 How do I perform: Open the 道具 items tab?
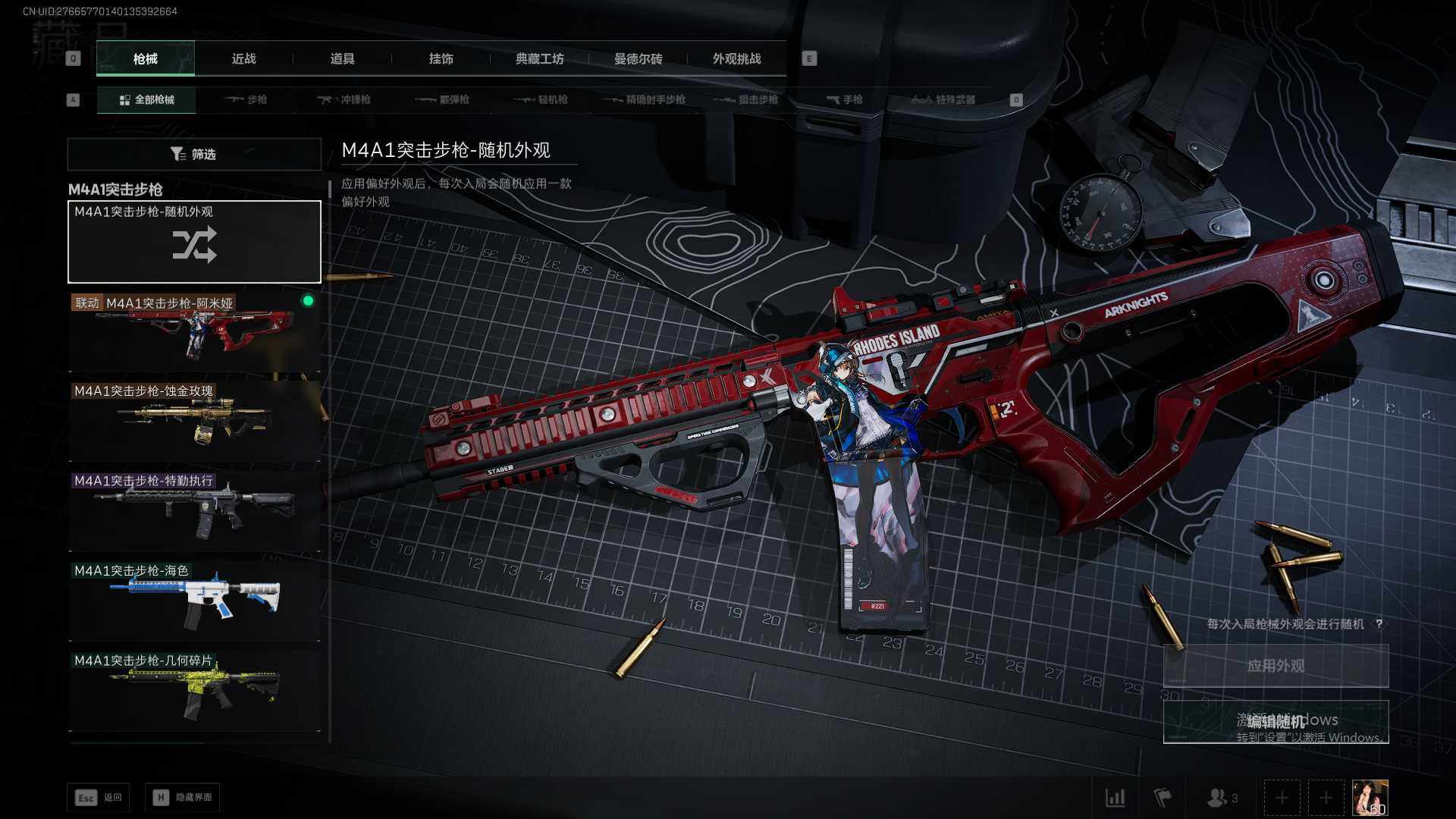pyautogui.click(x=342, y=59)
